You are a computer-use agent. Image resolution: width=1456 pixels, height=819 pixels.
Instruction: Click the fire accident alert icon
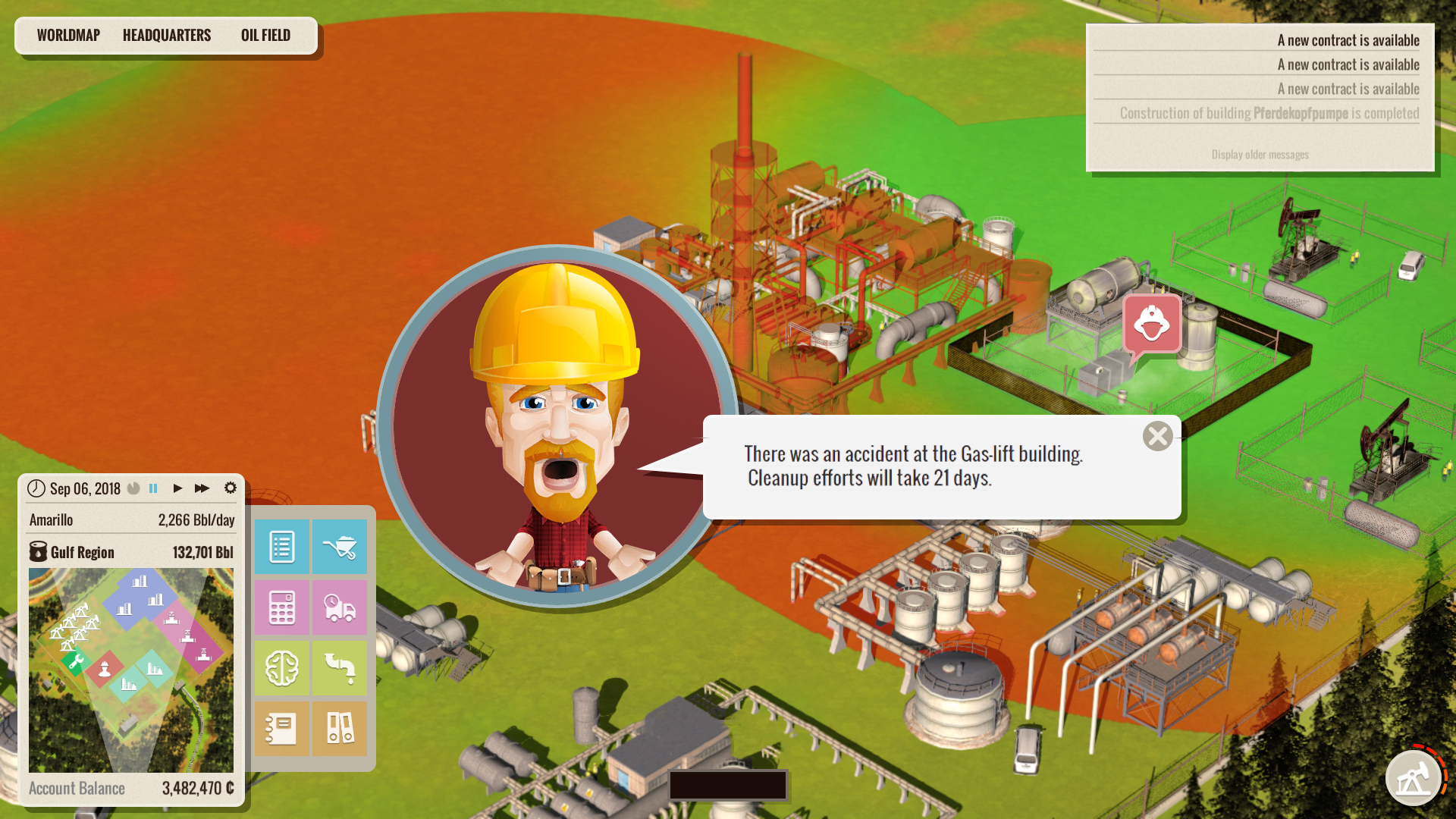click(x=1151, y=322)
